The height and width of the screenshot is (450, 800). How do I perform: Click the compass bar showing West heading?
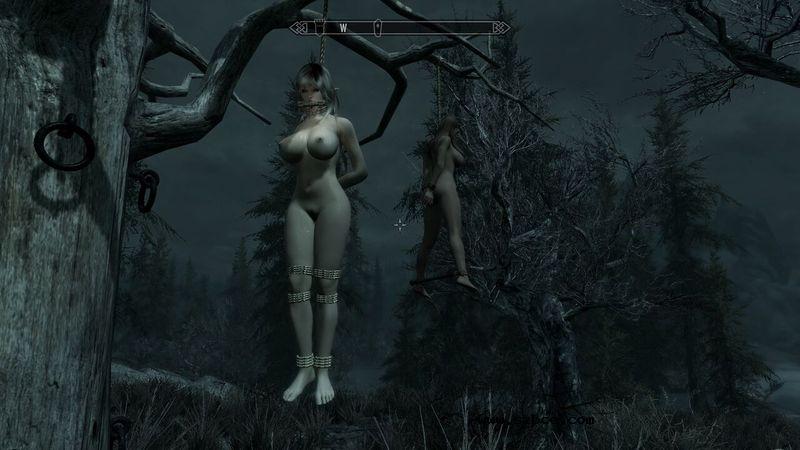(x=399, y=28)
